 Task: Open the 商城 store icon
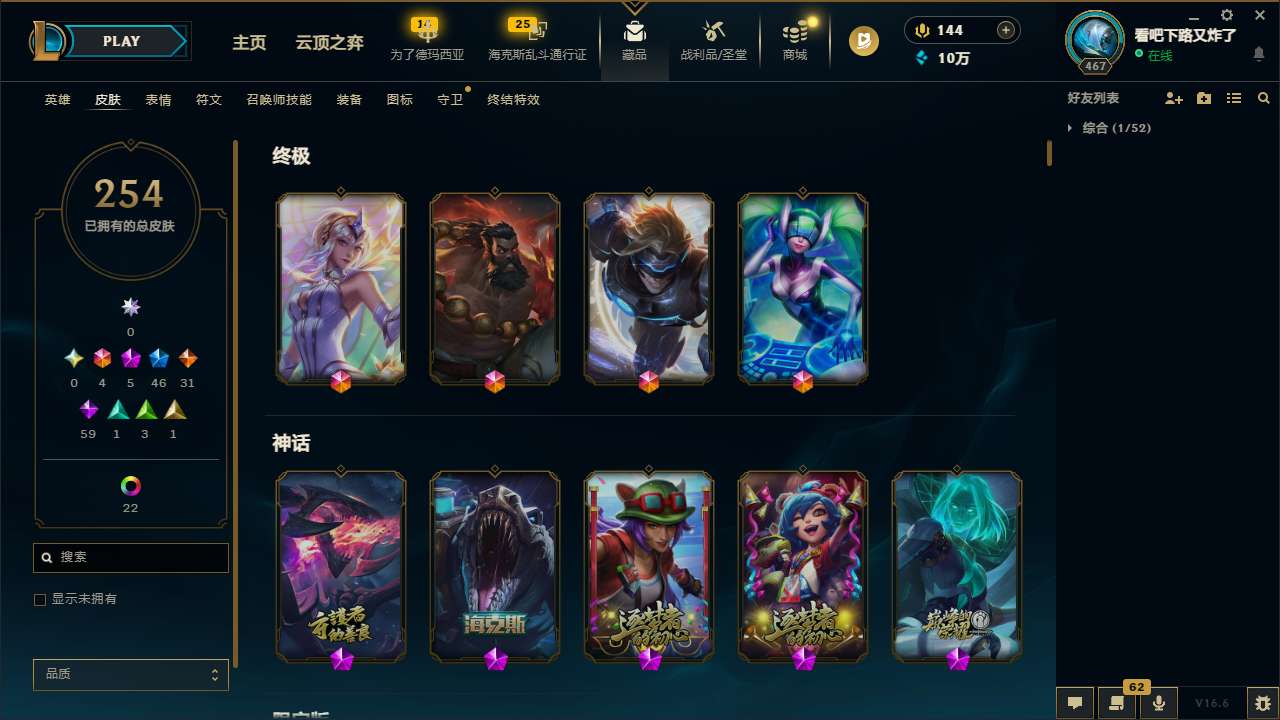(794, 40)
